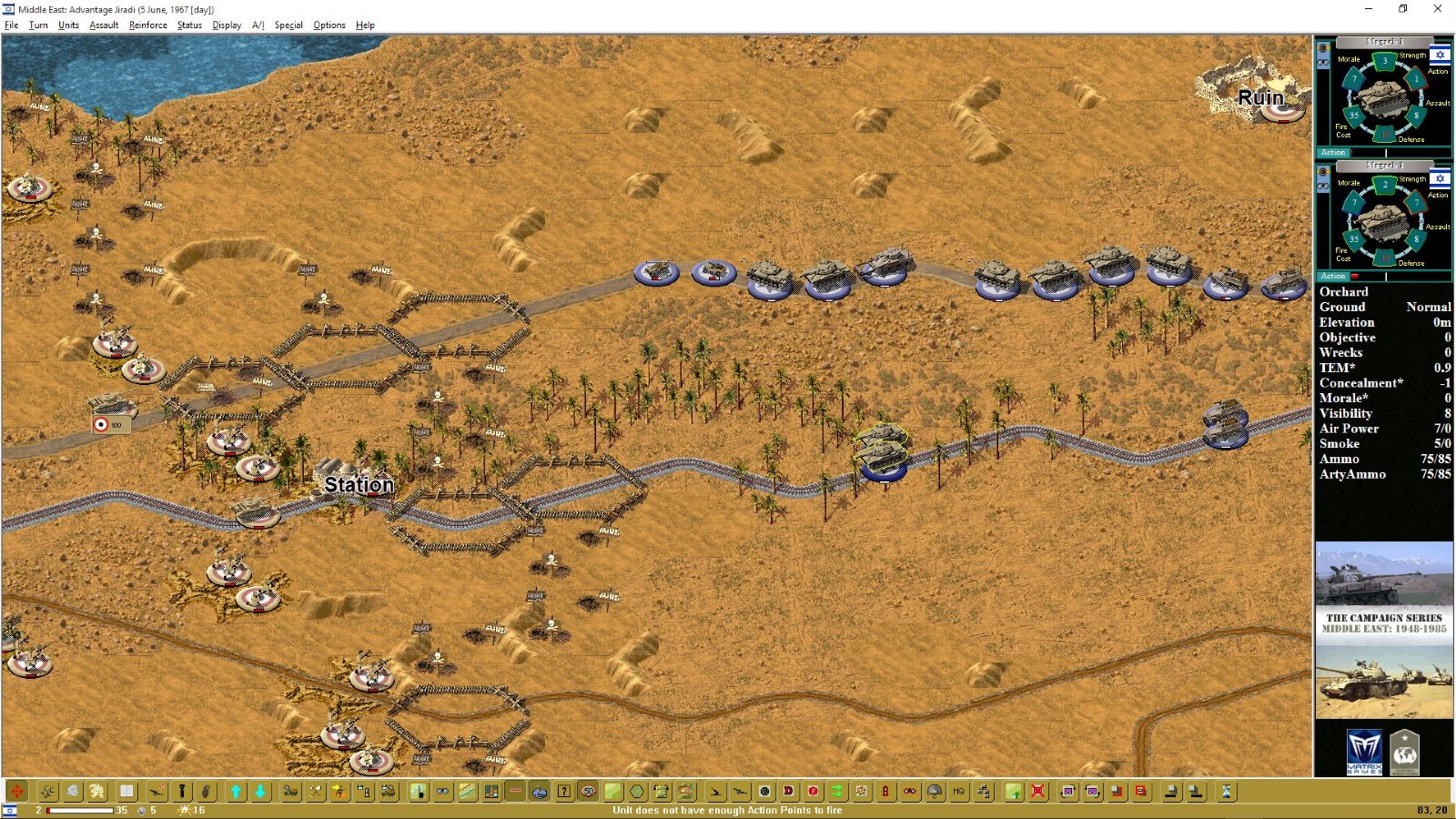Open the Display menu

pos(227,25)
